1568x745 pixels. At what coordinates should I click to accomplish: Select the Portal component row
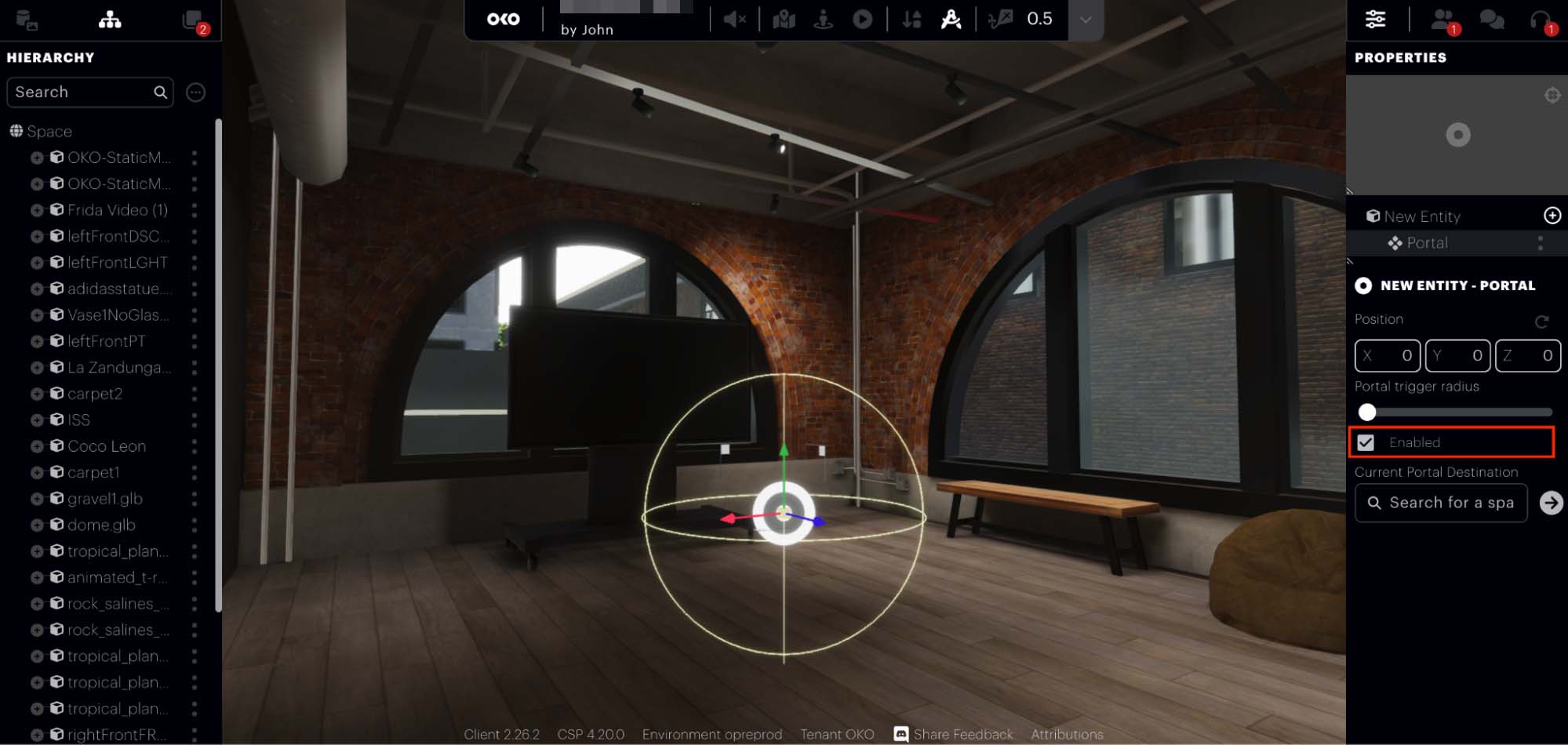pyautogui.click(x=1427, y=243)
